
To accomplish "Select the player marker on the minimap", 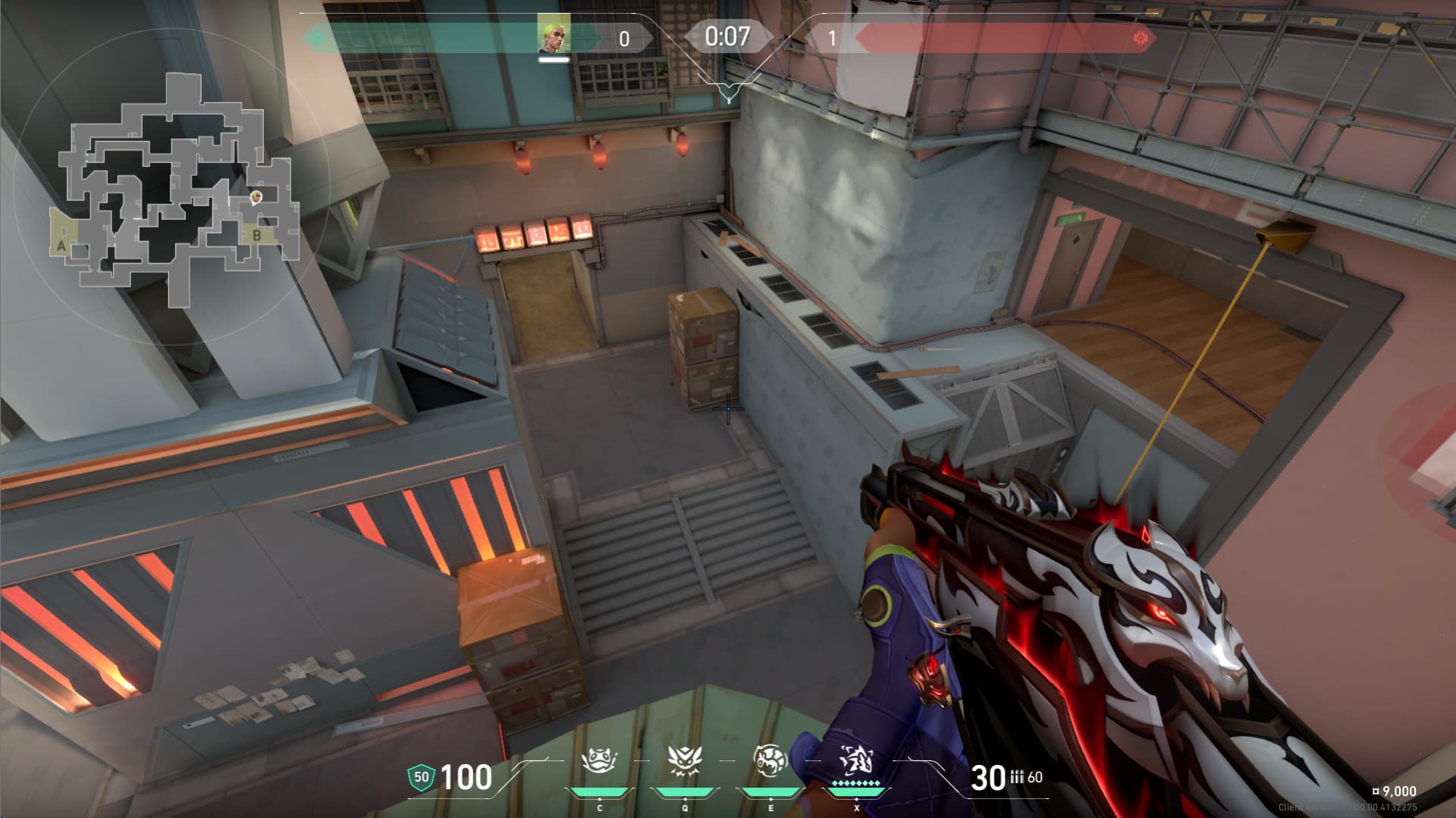I will tap(256, 197).
